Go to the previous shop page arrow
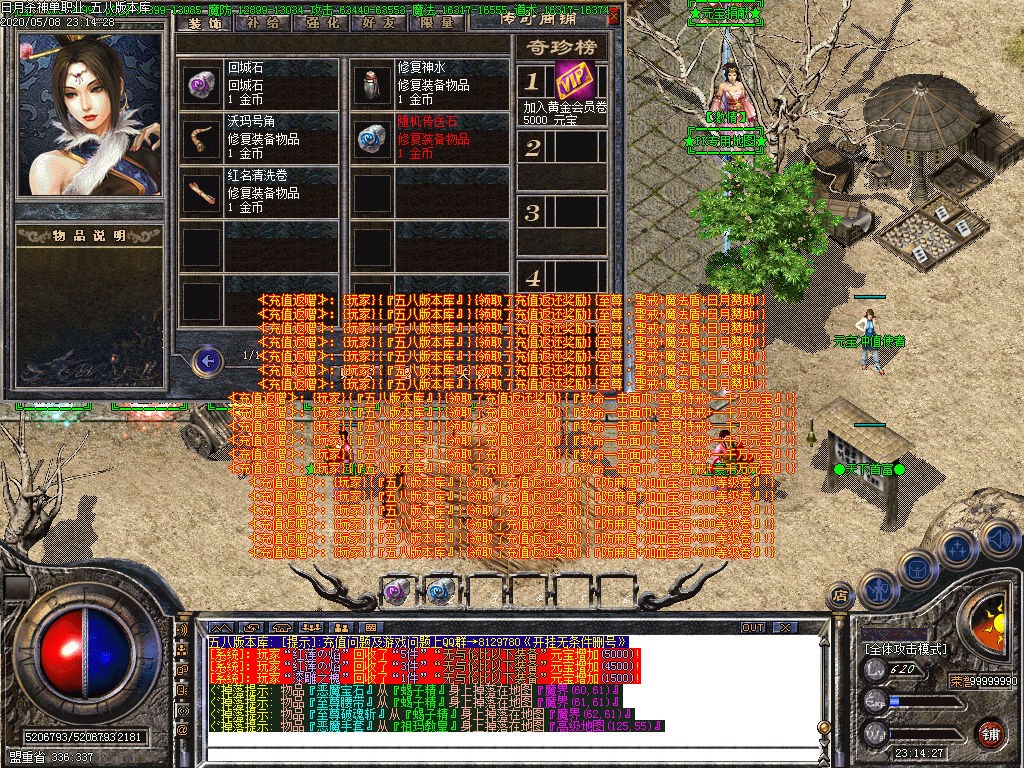Screen dimensions: 1024x768 207,360
